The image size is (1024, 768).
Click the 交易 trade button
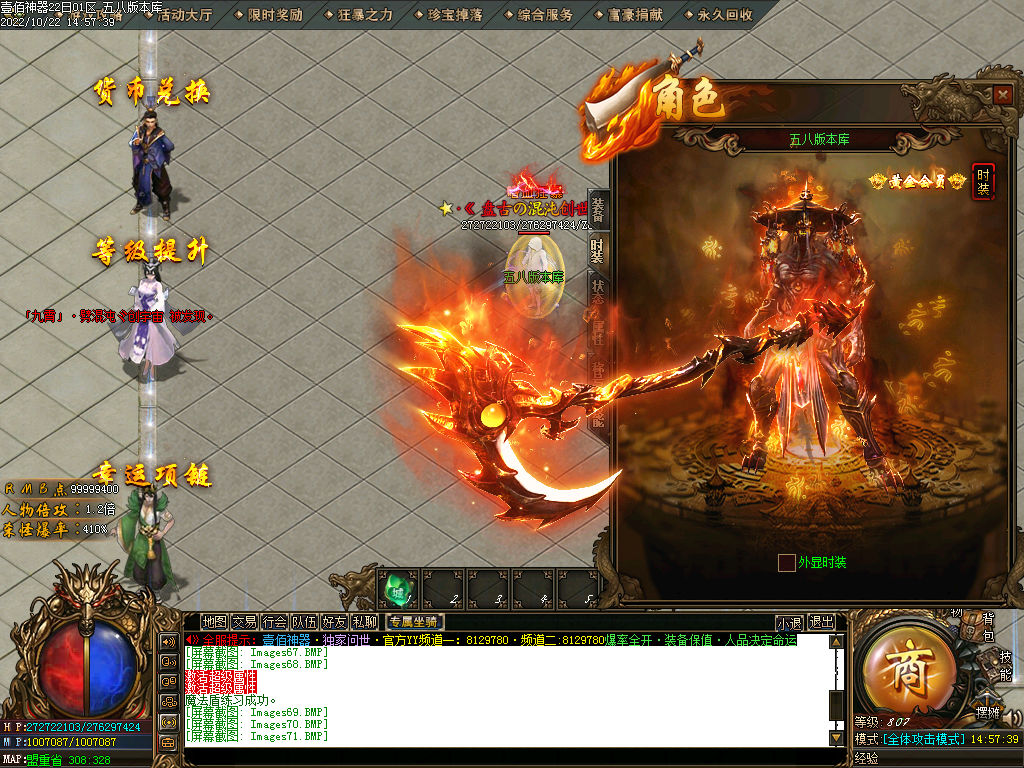244,622
